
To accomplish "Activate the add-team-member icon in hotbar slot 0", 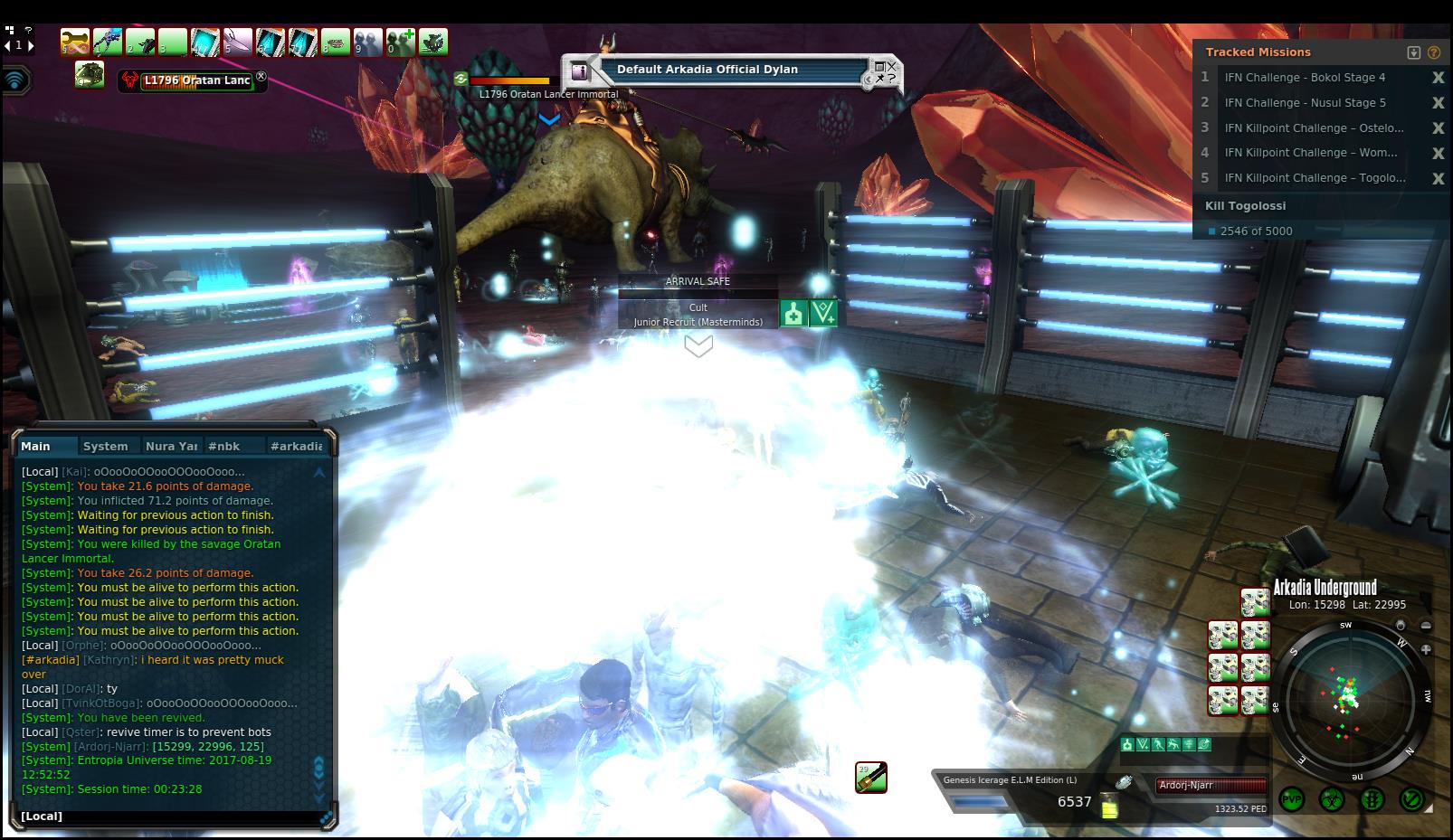I will point(401,42).
